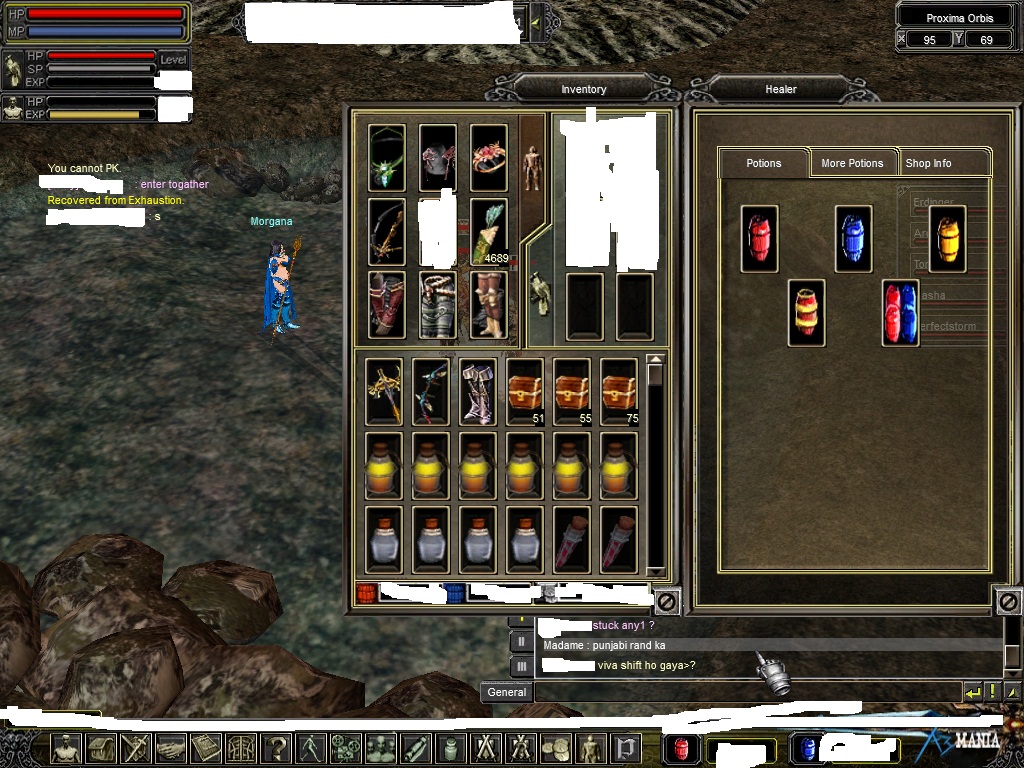The image size is (1024, 768).
Task: Click the equipped flower ring slot
Action: (x=489, y=158)
